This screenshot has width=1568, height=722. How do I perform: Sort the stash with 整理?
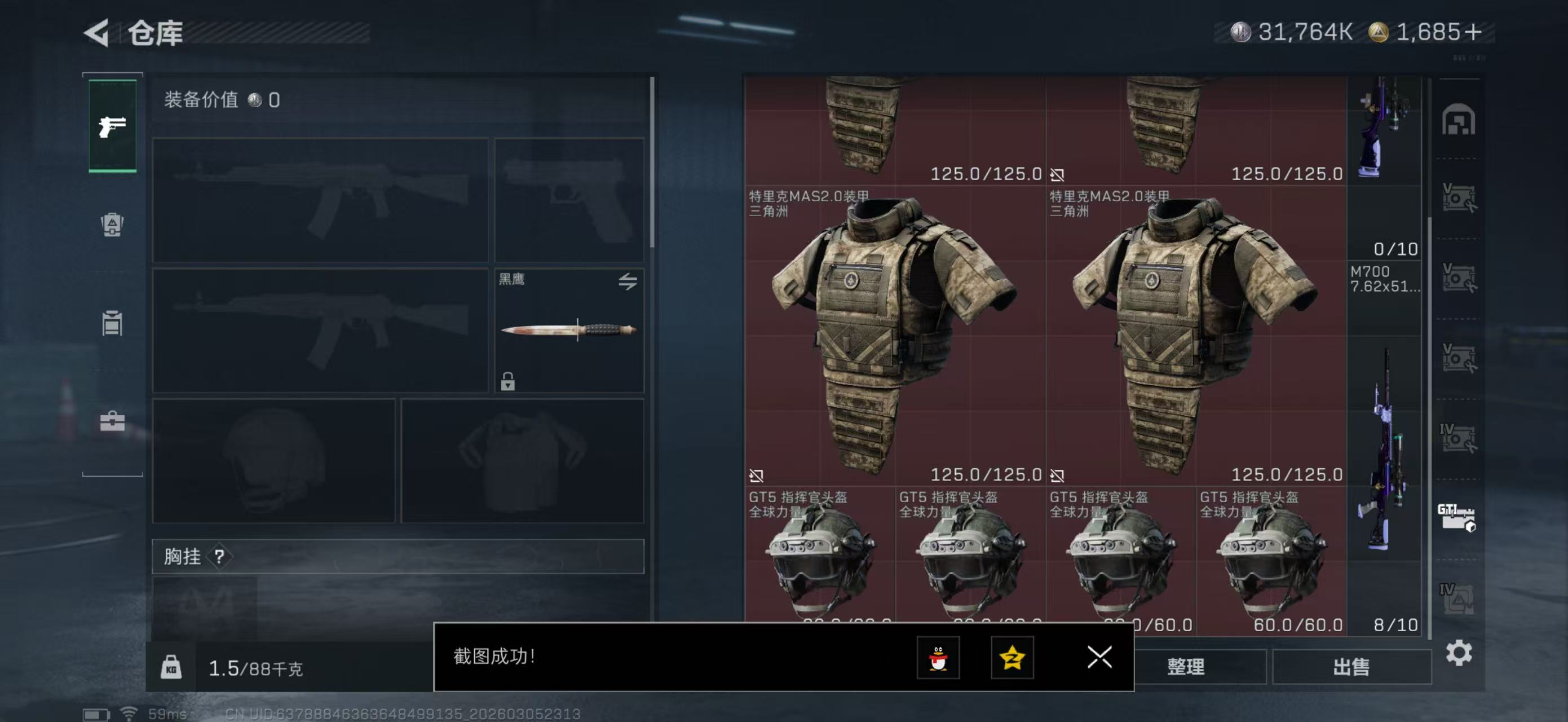pos(1185,667)
